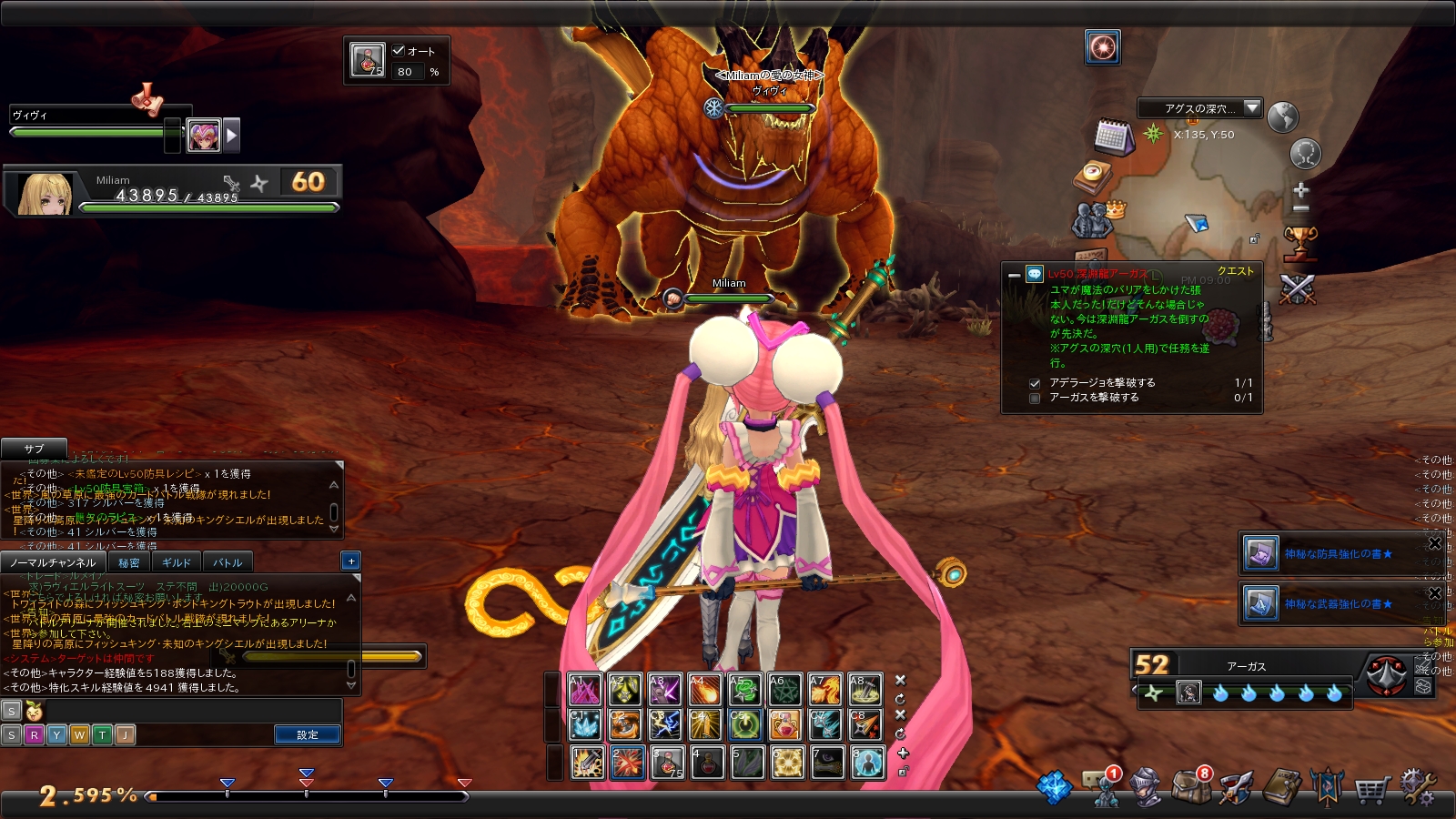Close the 神秘な防具強化の書 notification
The height and width of the screenshot is (819, 1456).
[1435, 544]
